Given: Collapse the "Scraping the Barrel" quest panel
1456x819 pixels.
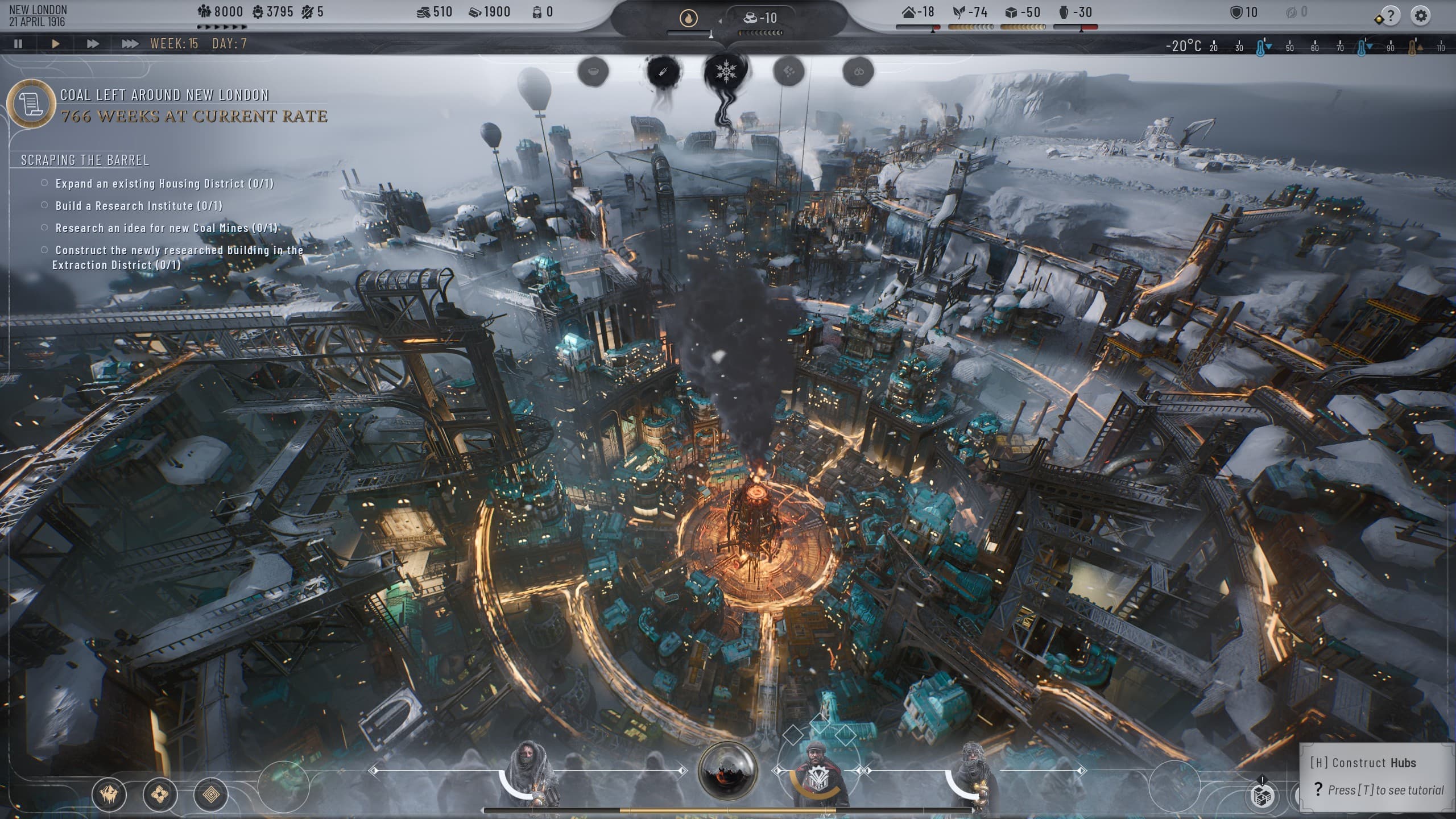Looking at the screenshot, I should (84, 160).
